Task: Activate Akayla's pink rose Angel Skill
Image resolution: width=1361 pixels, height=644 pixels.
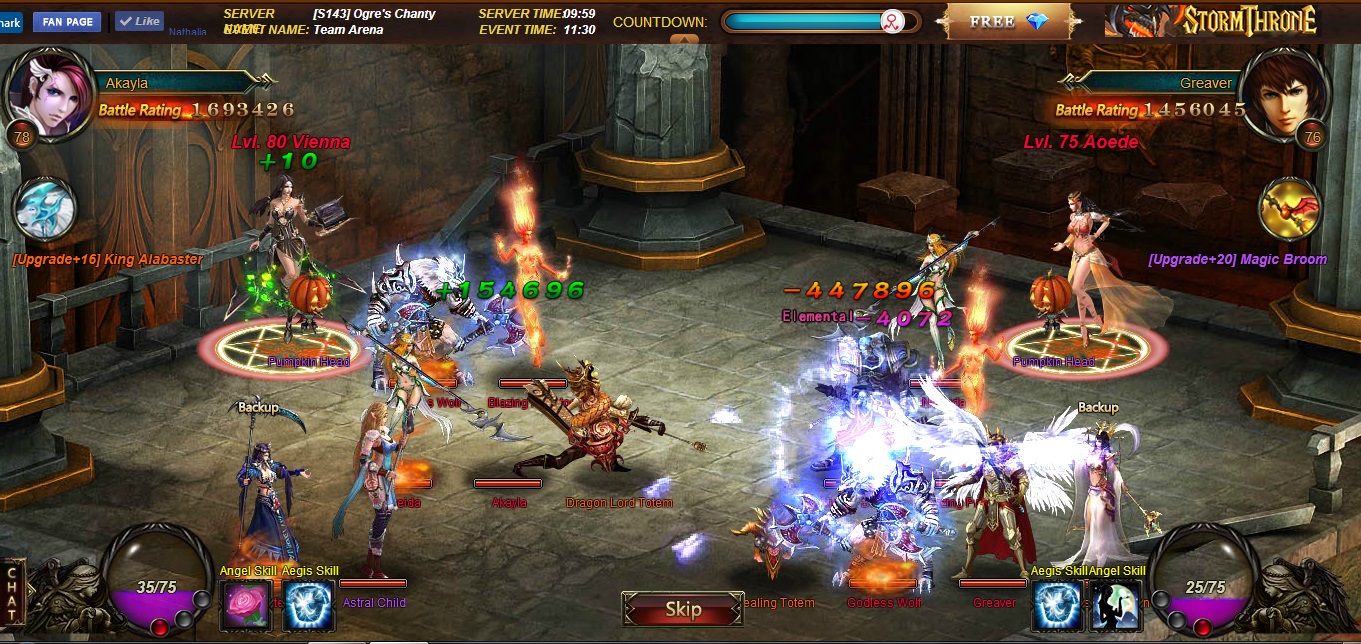Action: pos(246,605)
